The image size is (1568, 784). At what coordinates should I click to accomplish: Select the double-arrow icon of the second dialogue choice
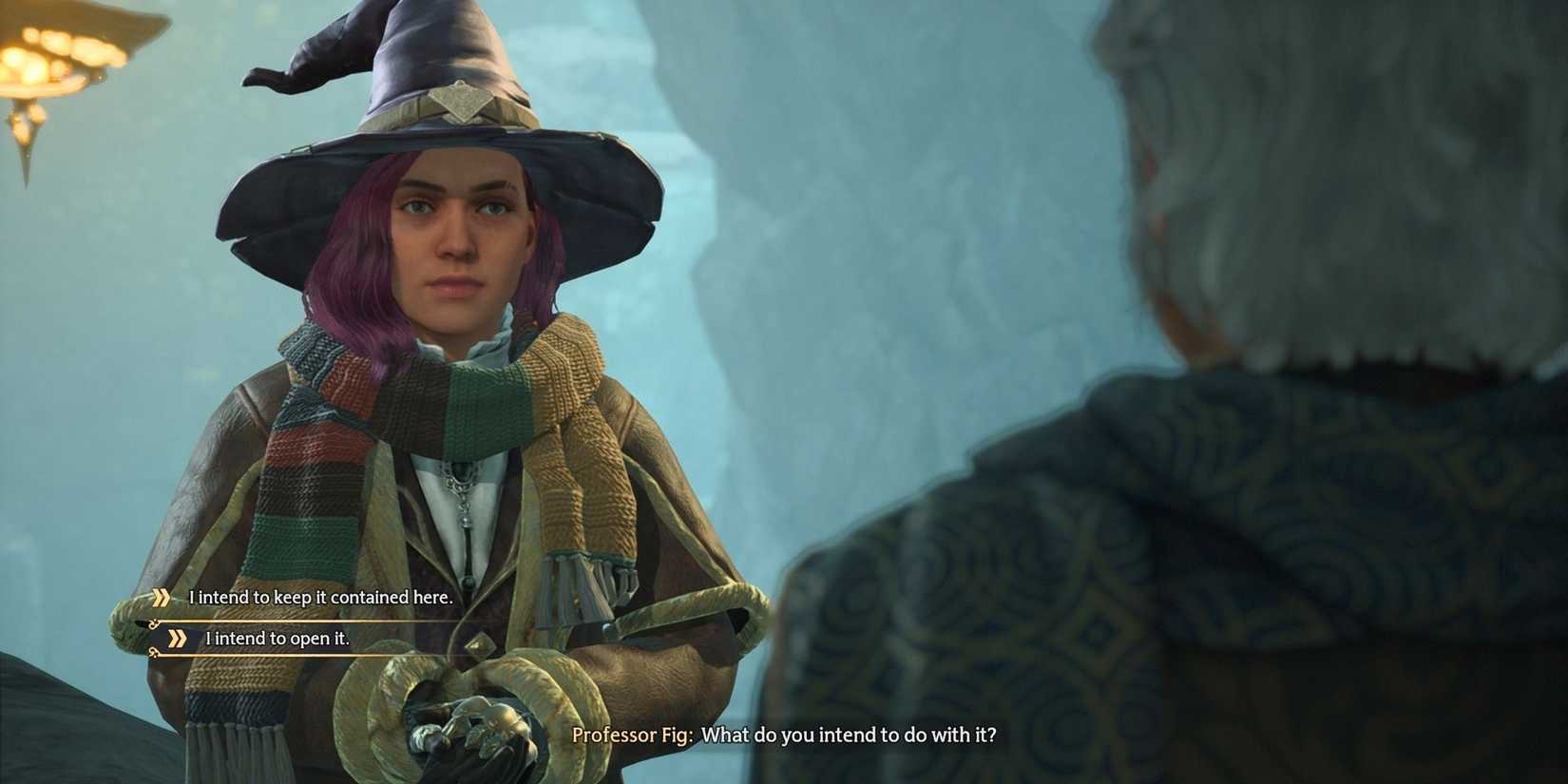[x=178, y=639]
